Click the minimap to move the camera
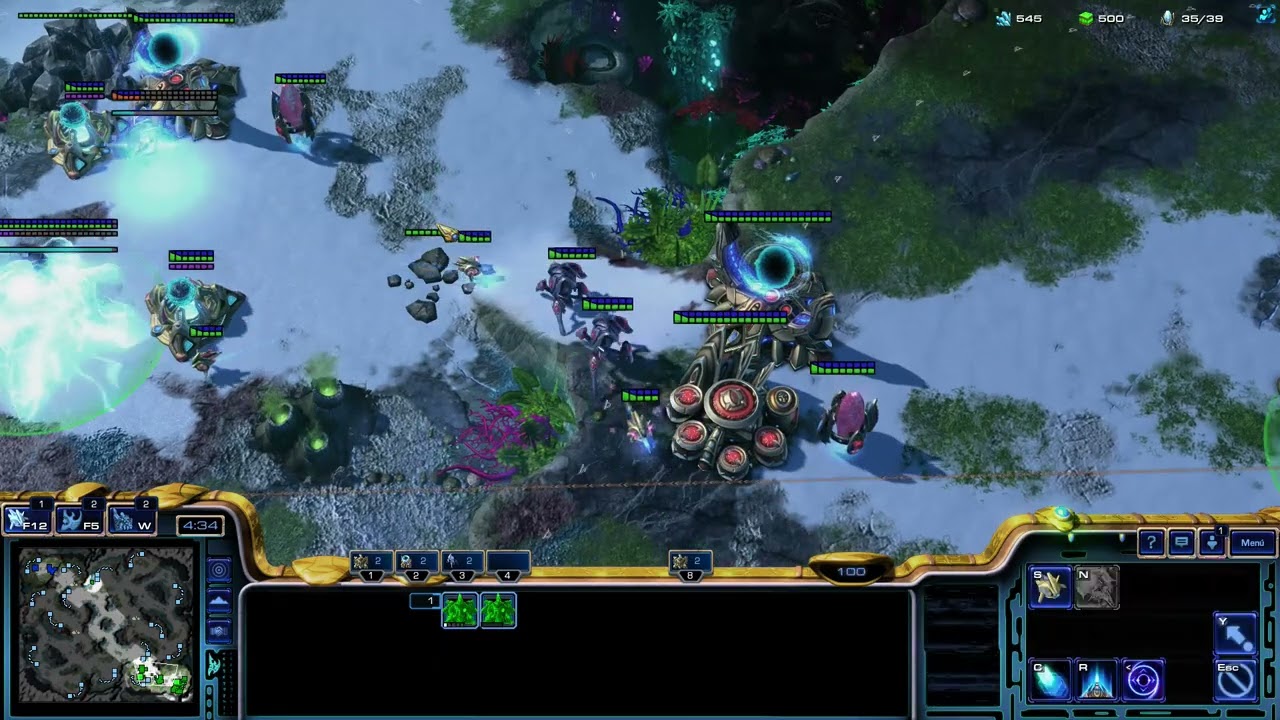This screenshot has width=1280, height=720. (105, 623)
